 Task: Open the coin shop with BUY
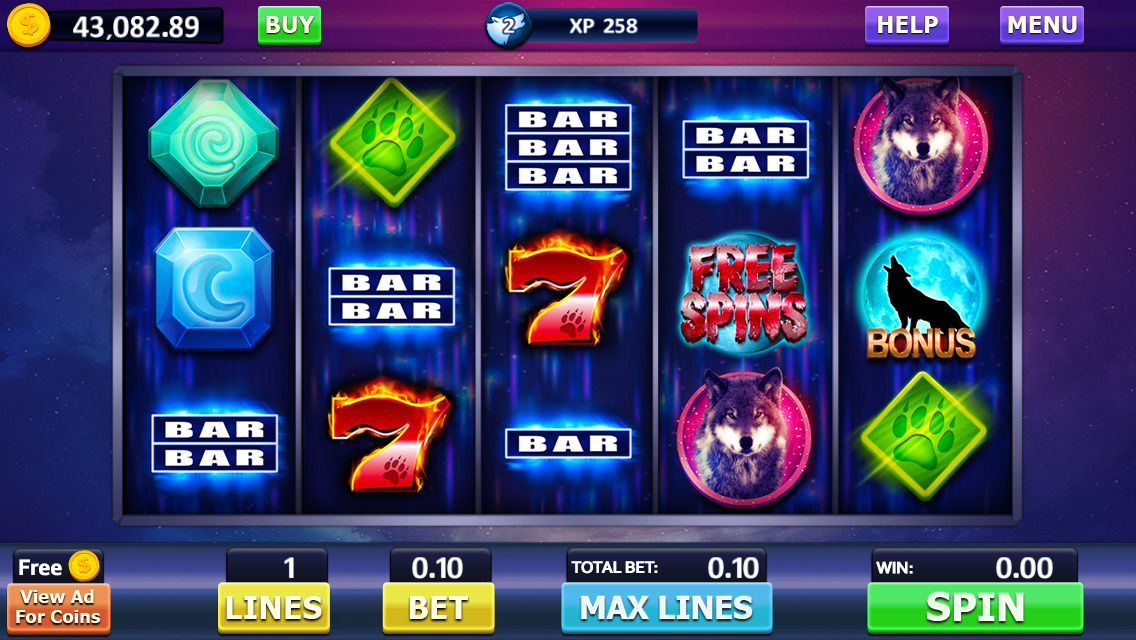(289, 25)
